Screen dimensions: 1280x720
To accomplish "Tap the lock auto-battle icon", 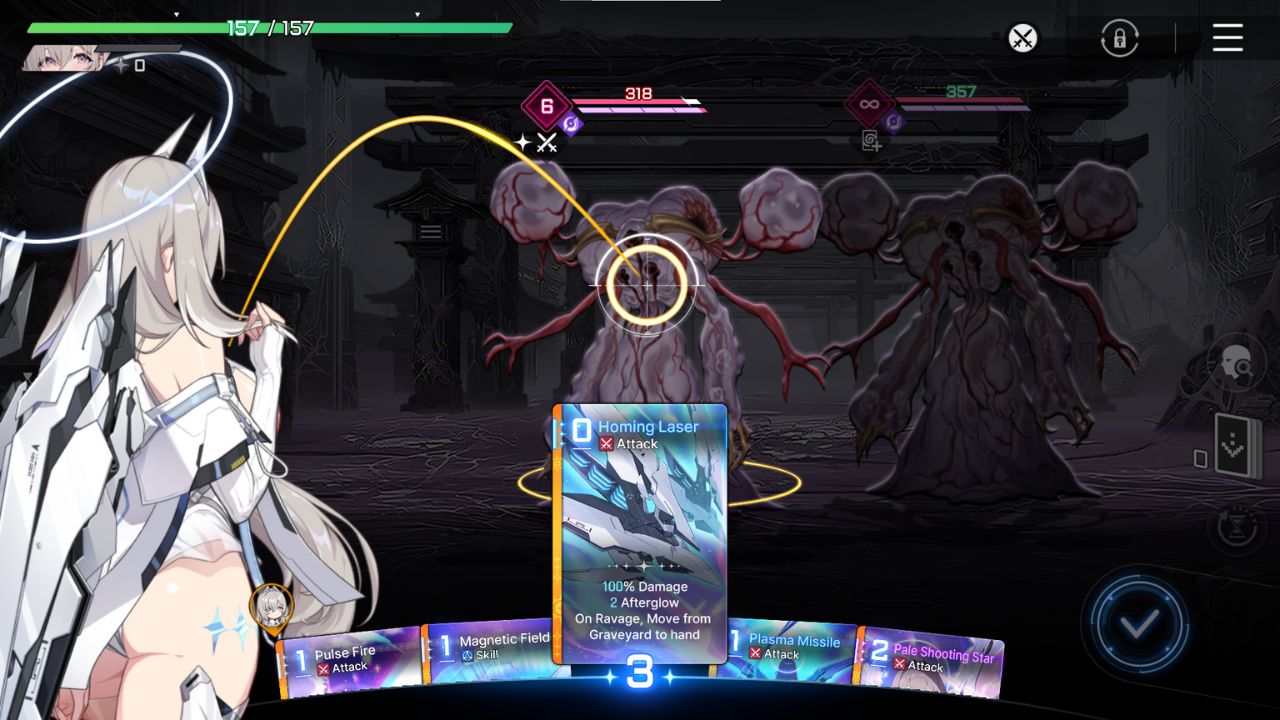I will (x=1118, y=39).
